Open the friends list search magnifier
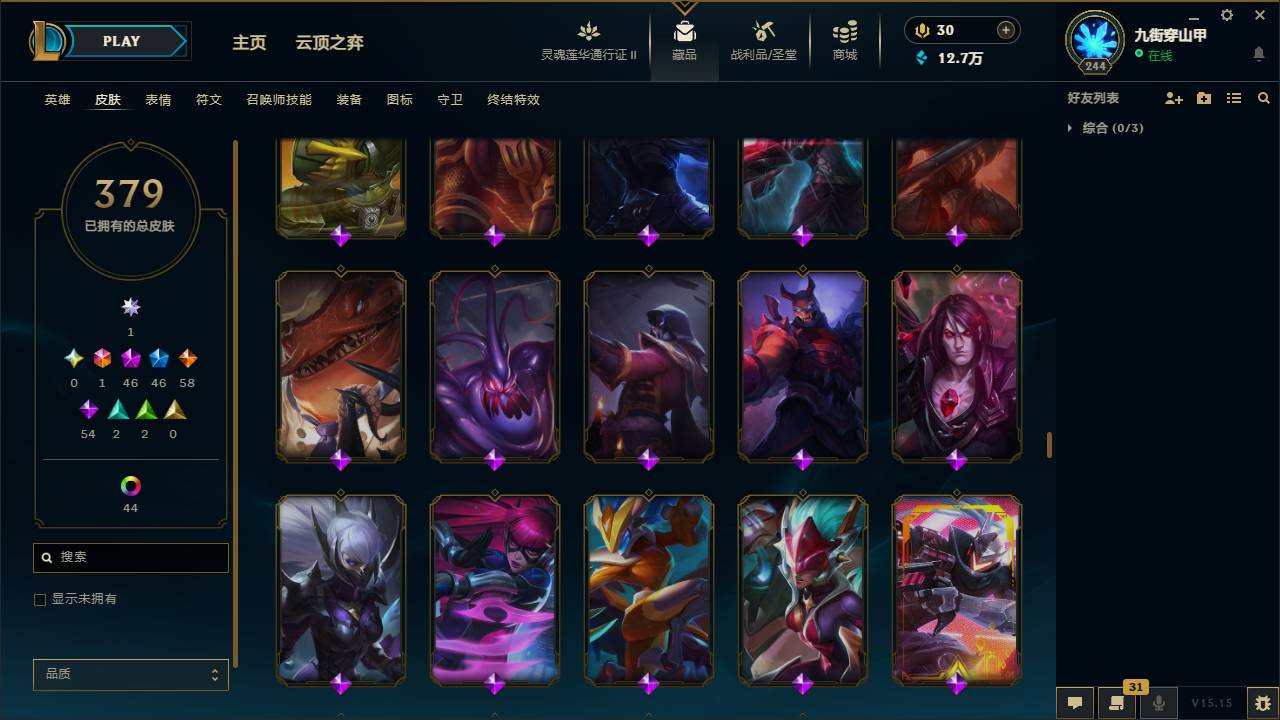This screenshot has width=1280, height=720. (1263, 97)
